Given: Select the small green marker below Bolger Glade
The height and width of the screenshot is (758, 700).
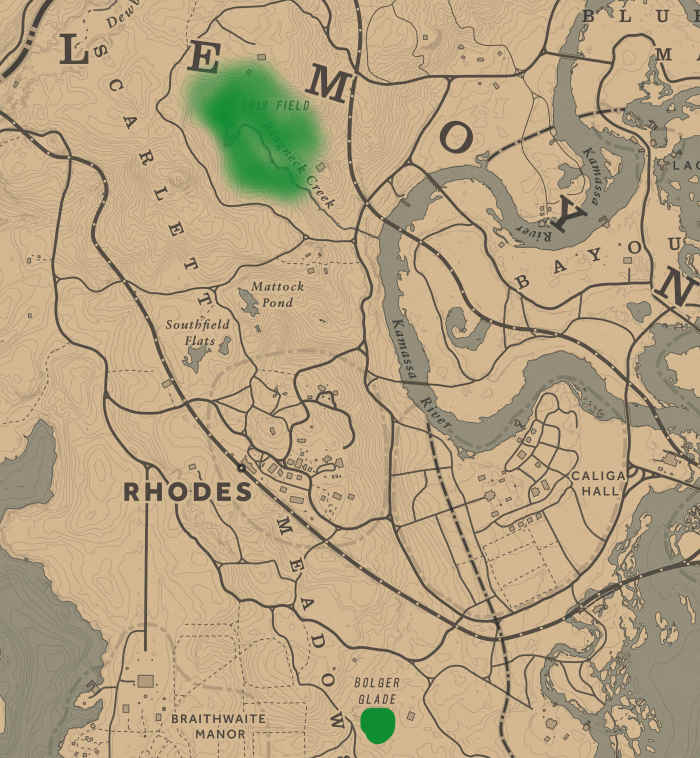Looking at the screenshot, I should [377, 725].
